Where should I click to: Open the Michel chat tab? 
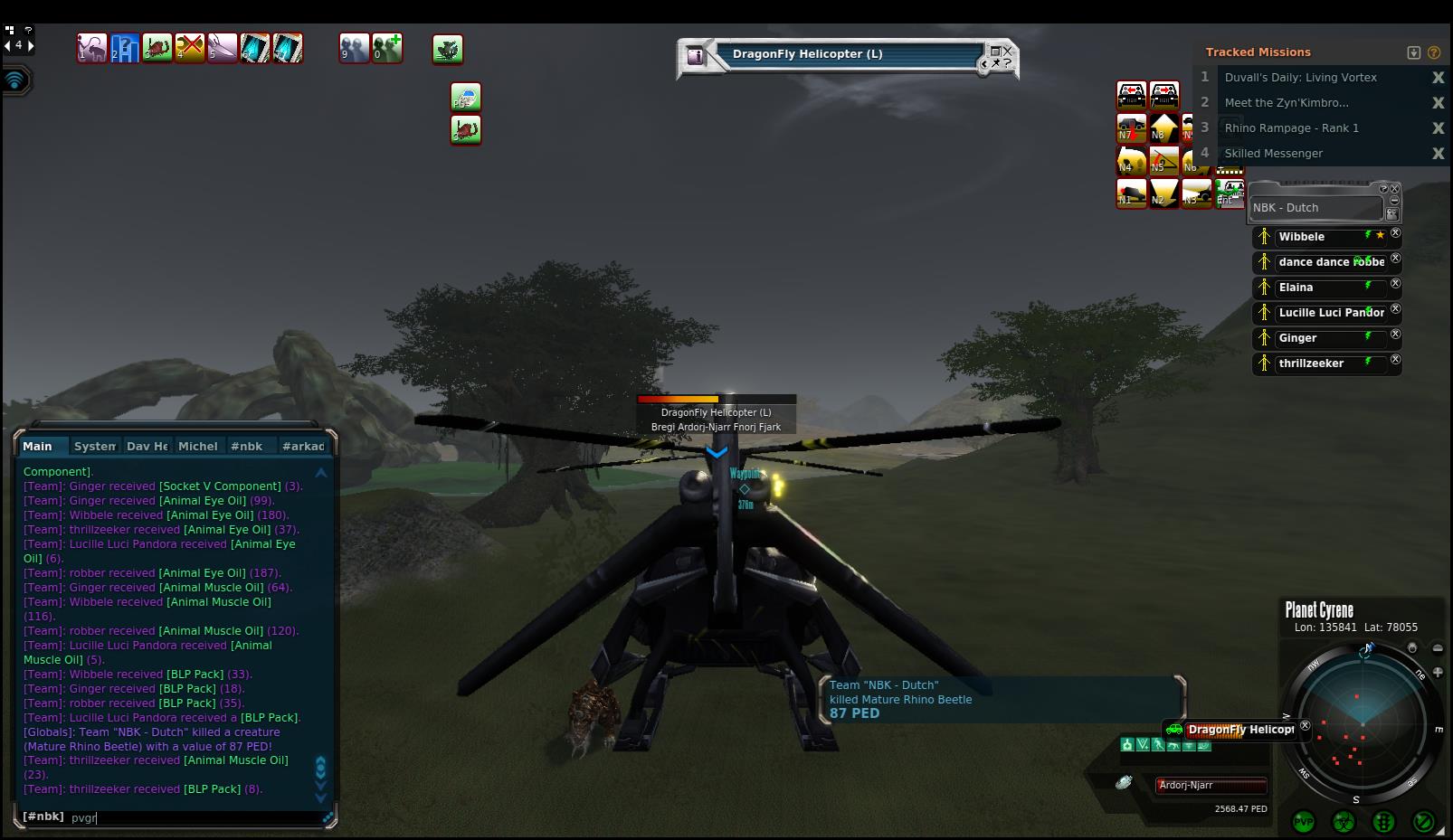point(197,446)
